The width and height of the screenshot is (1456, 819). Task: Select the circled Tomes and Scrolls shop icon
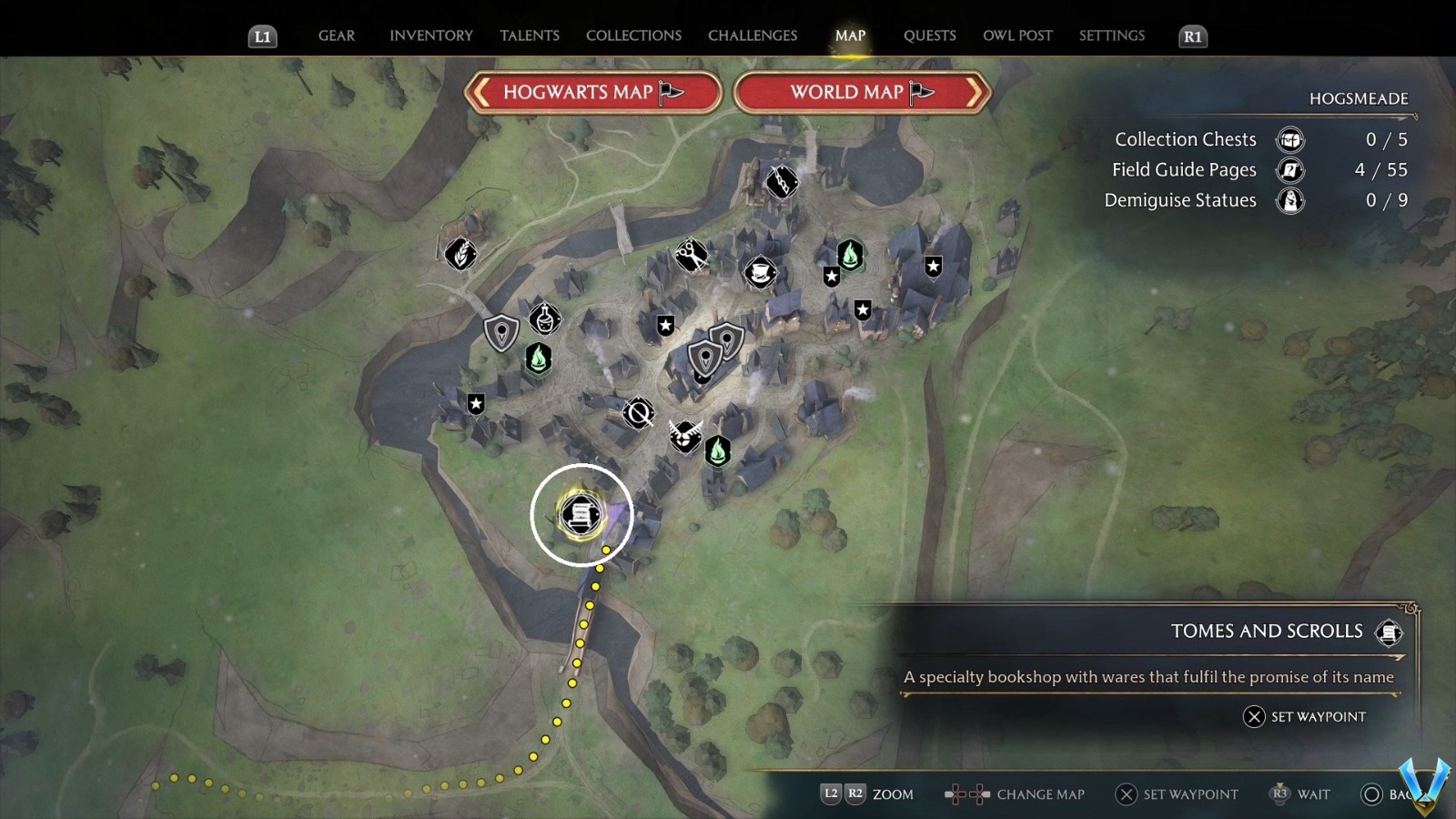[581, 514]
